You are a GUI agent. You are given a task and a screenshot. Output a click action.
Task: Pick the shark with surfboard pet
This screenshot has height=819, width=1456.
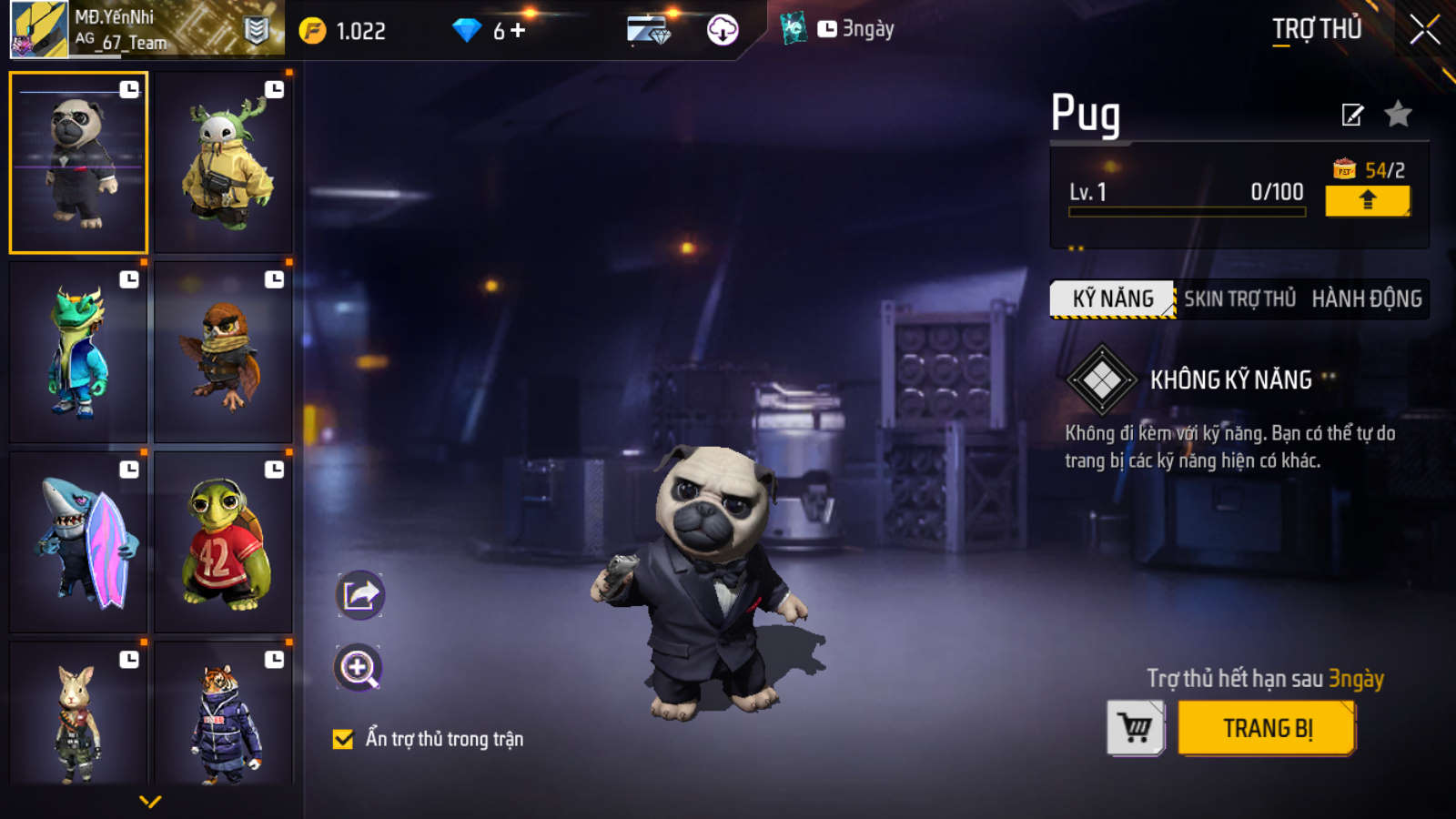[x=78, y=542]
